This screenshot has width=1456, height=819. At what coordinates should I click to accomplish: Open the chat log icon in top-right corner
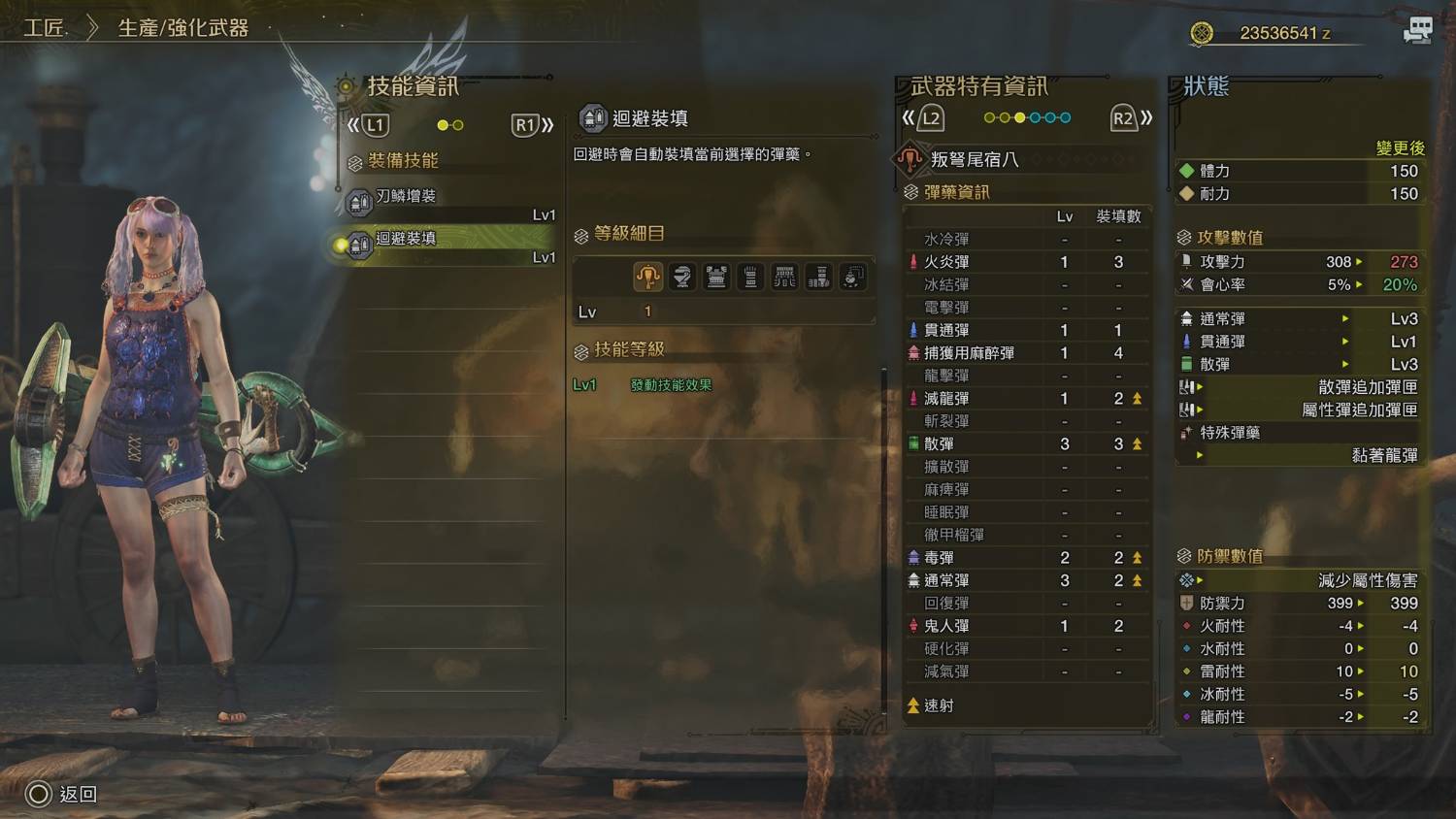click(1417, 30)
